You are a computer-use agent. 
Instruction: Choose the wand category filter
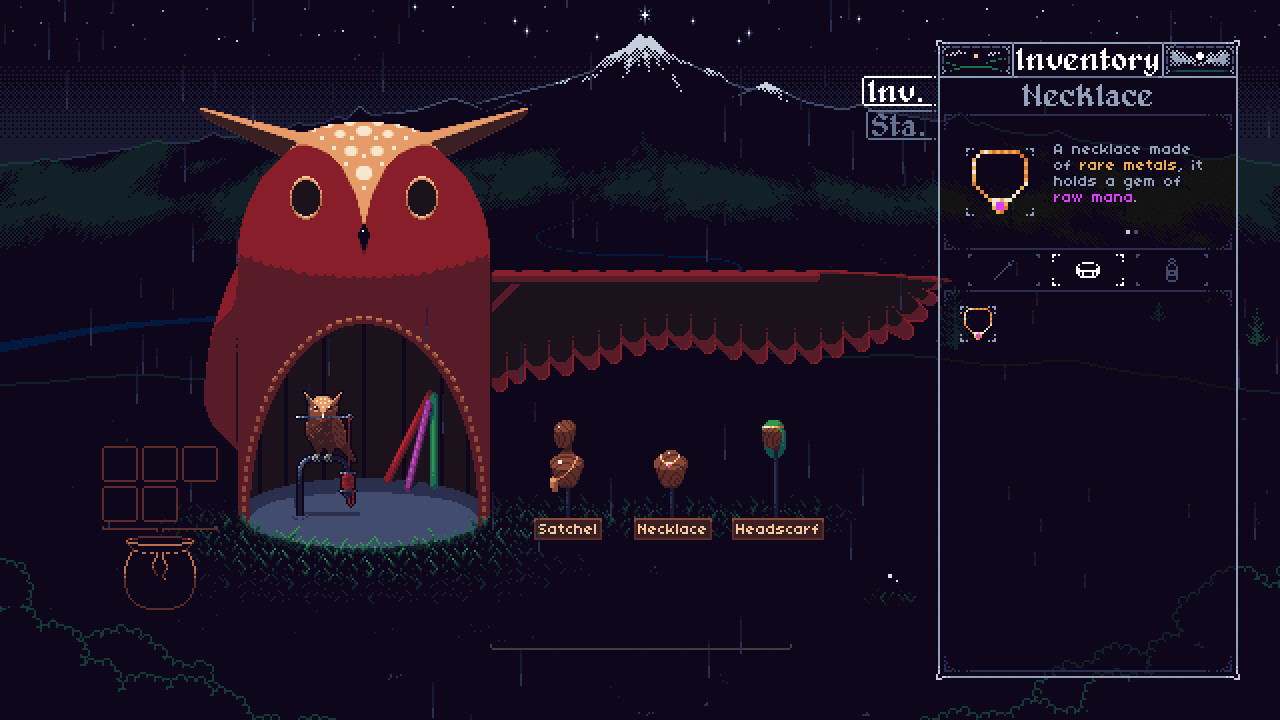pos(1003,270)
